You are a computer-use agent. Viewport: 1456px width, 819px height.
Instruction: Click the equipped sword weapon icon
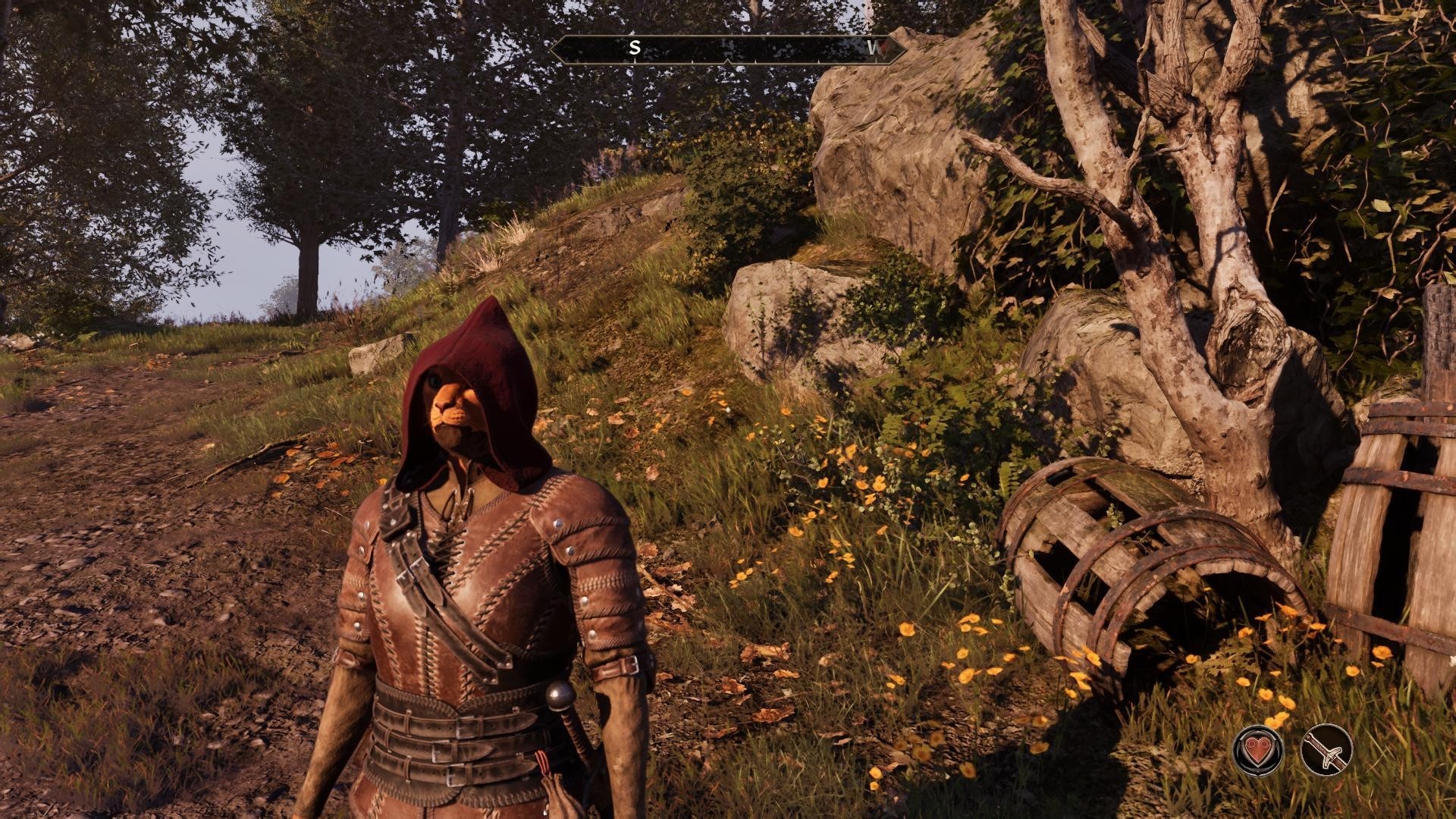coord(1326,751)
